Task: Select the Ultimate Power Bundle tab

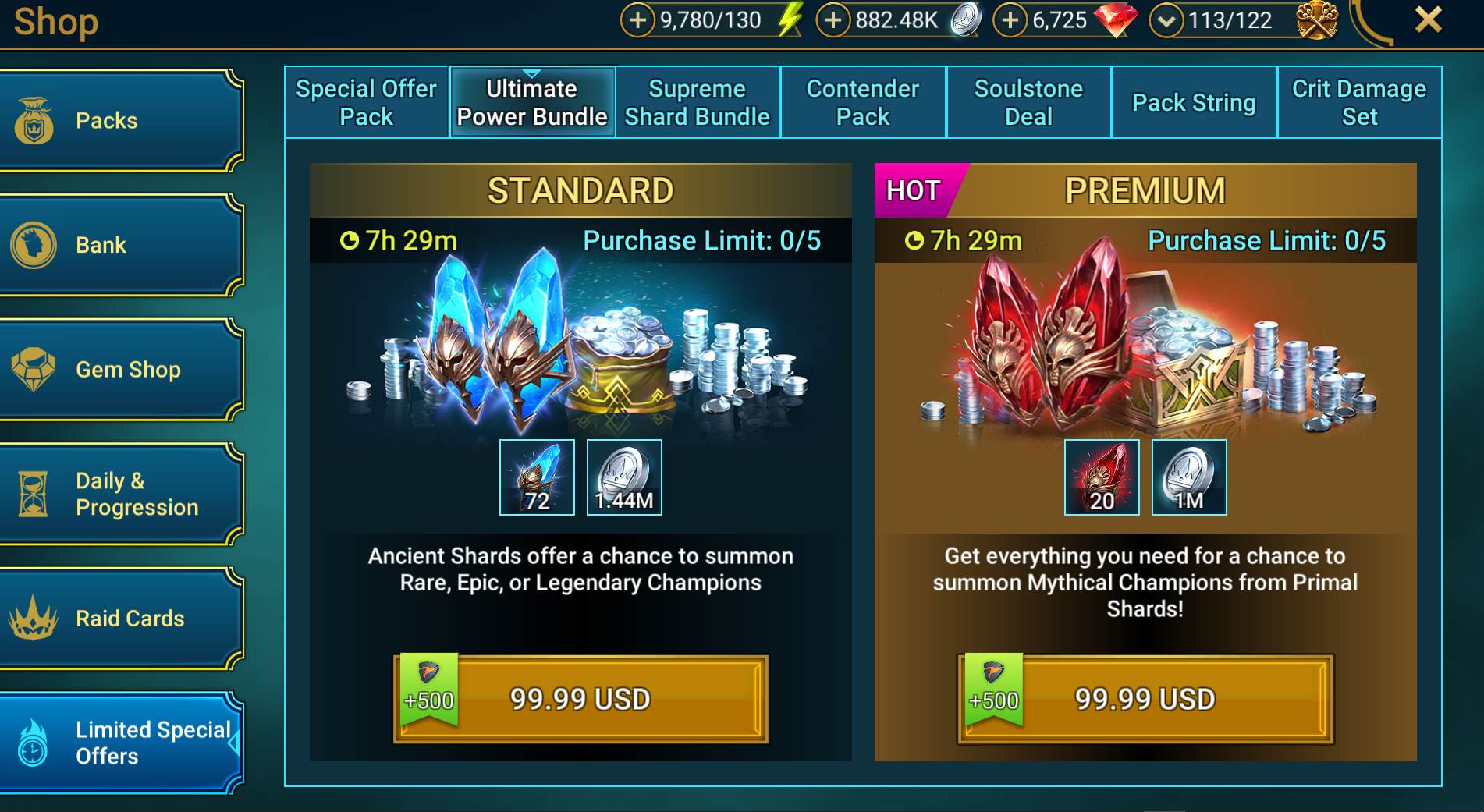Action: click(532, 102)
